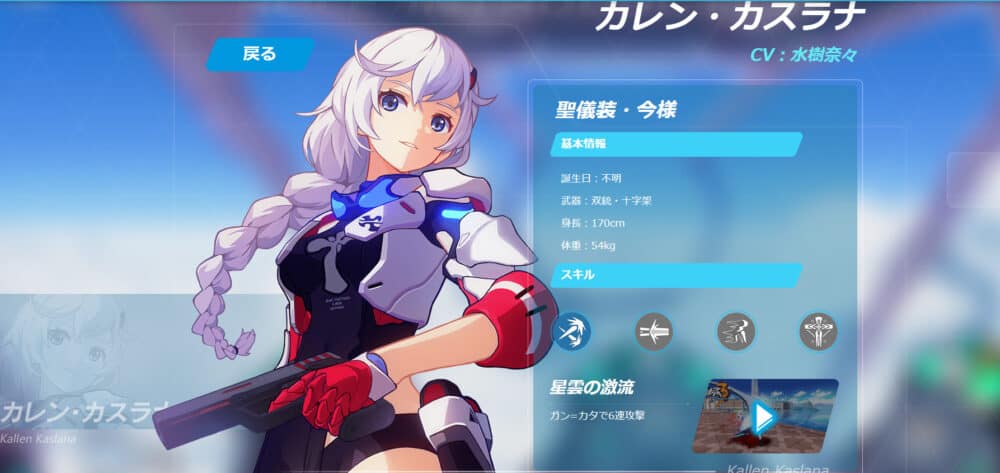Select the running dash skill icon
The width and height of the screenshot is (1000, 473).
coord(735,331)
